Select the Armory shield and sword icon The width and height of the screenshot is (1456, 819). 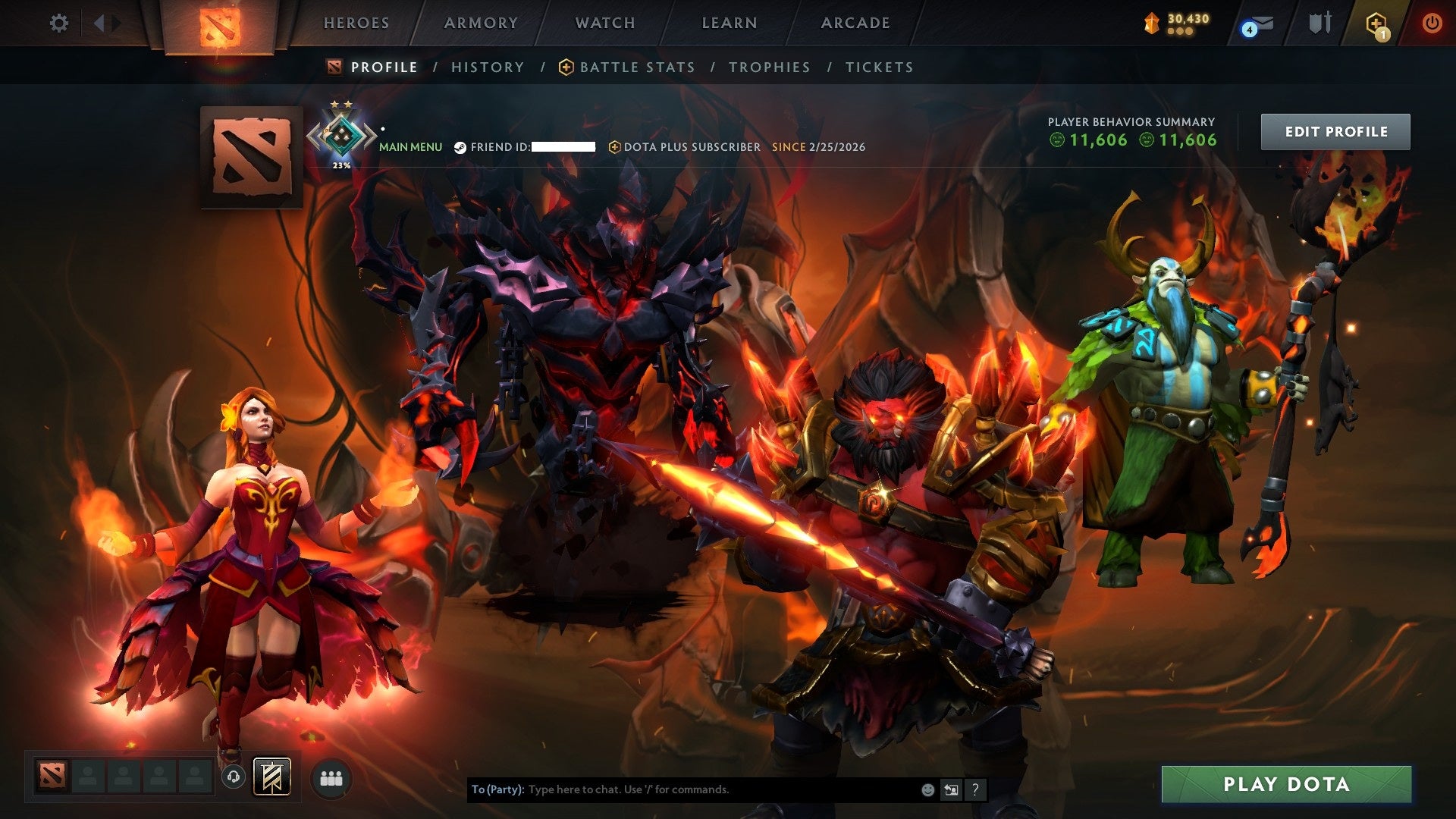(1320, 23)
